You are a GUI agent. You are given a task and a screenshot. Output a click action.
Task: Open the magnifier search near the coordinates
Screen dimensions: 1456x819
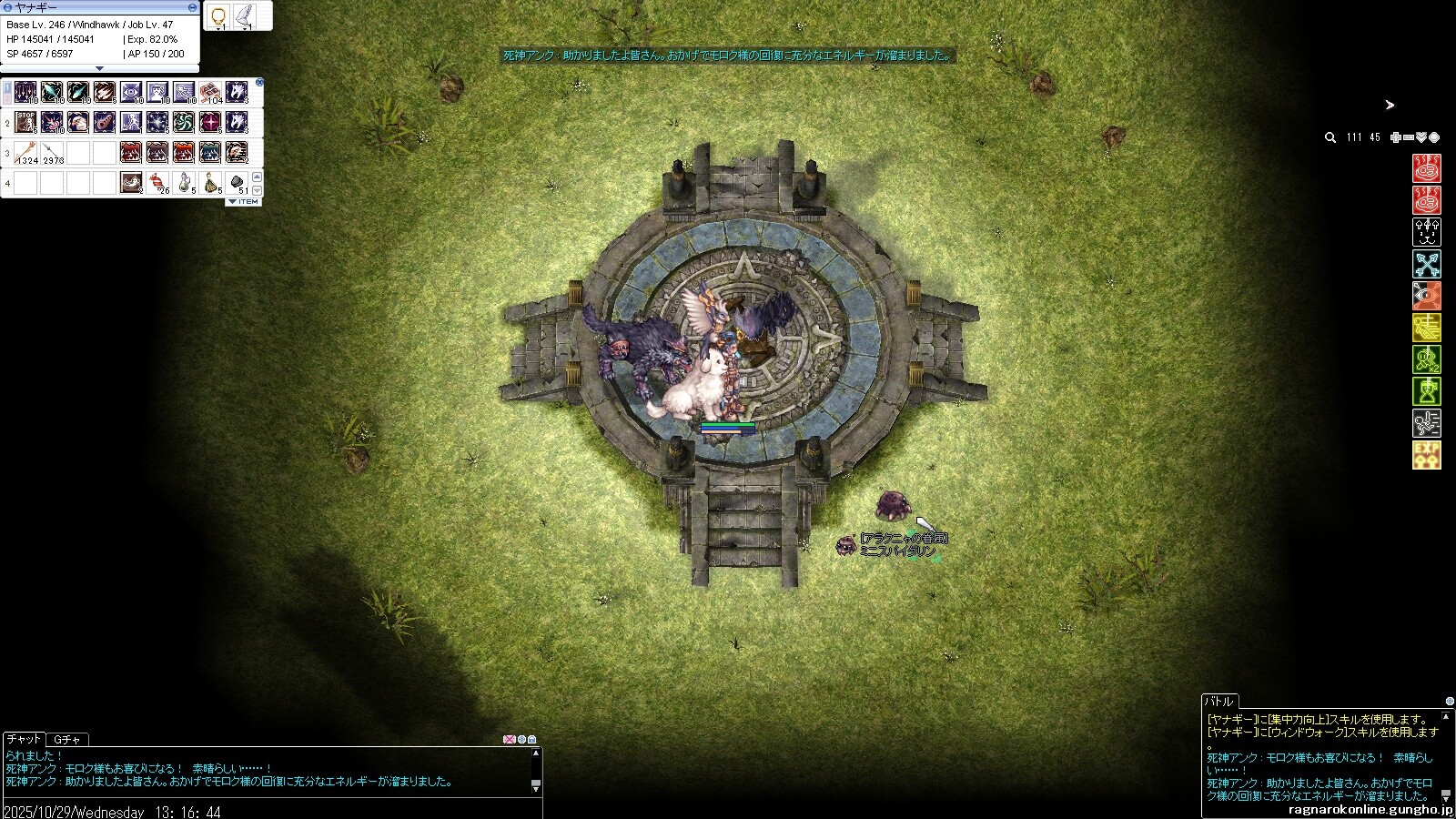1330,137
